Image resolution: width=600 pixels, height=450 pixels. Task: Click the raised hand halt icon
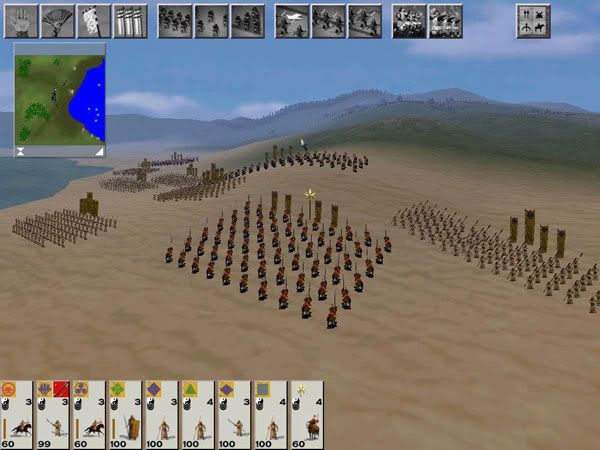point(21,21)
